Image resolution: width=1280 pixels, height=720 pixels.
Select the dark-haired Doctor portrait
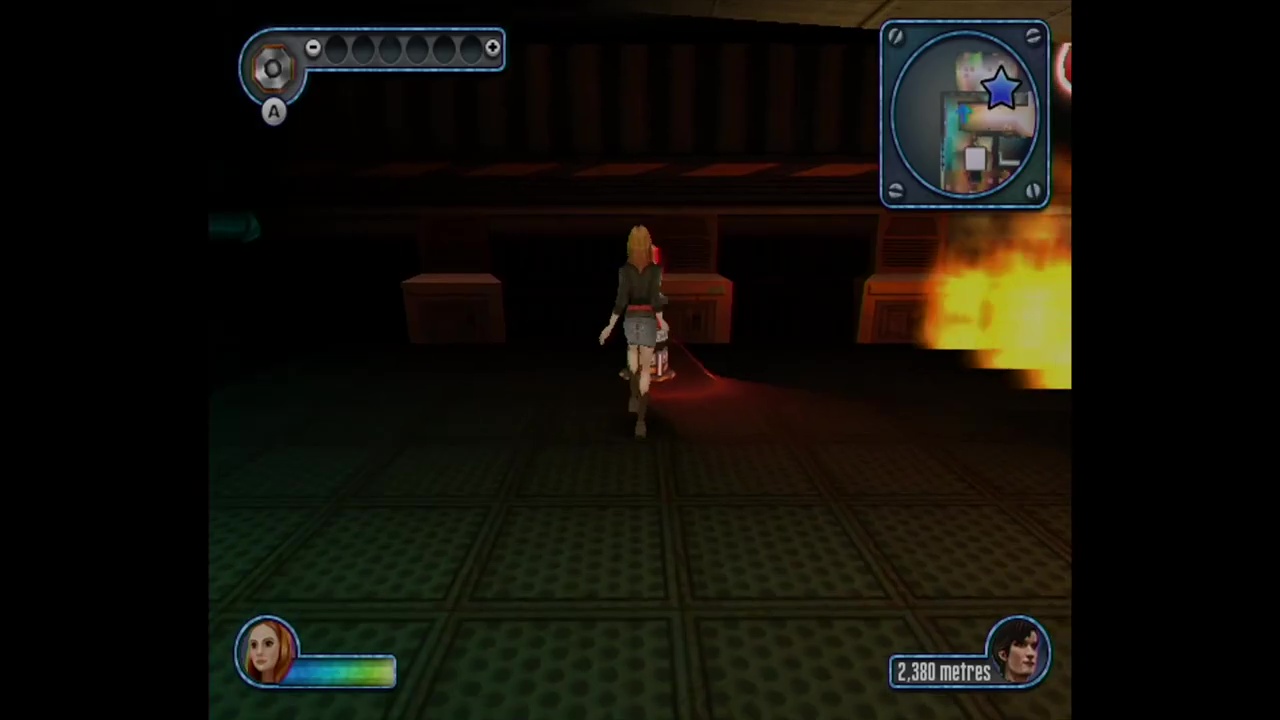[1019, 650]
